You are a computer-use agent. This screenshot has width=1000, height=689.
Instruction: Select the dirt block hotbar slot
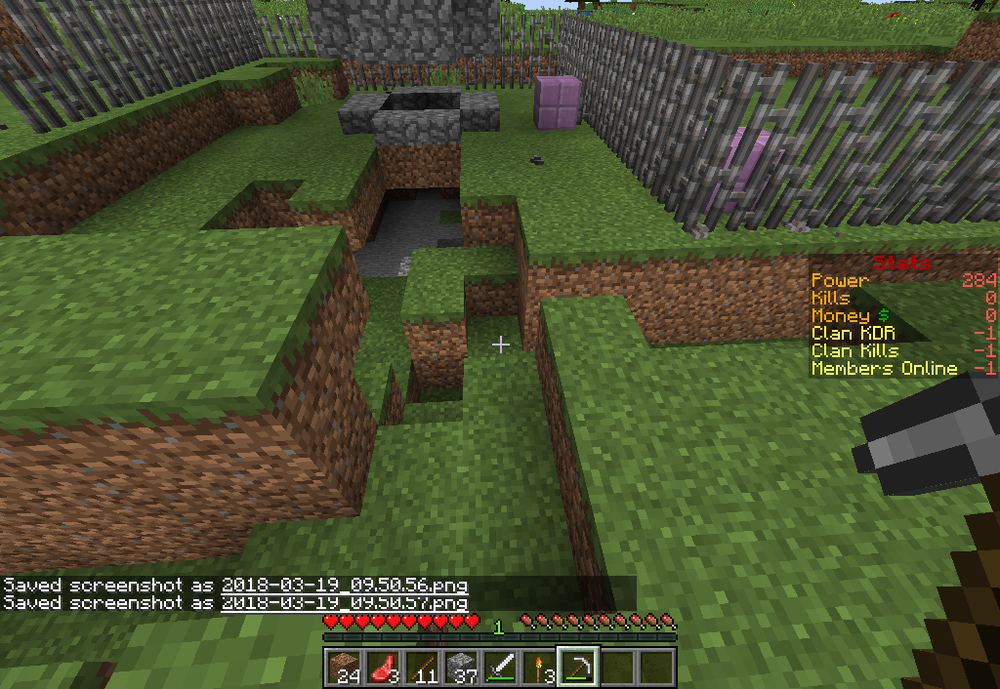(x=342, y=666)
